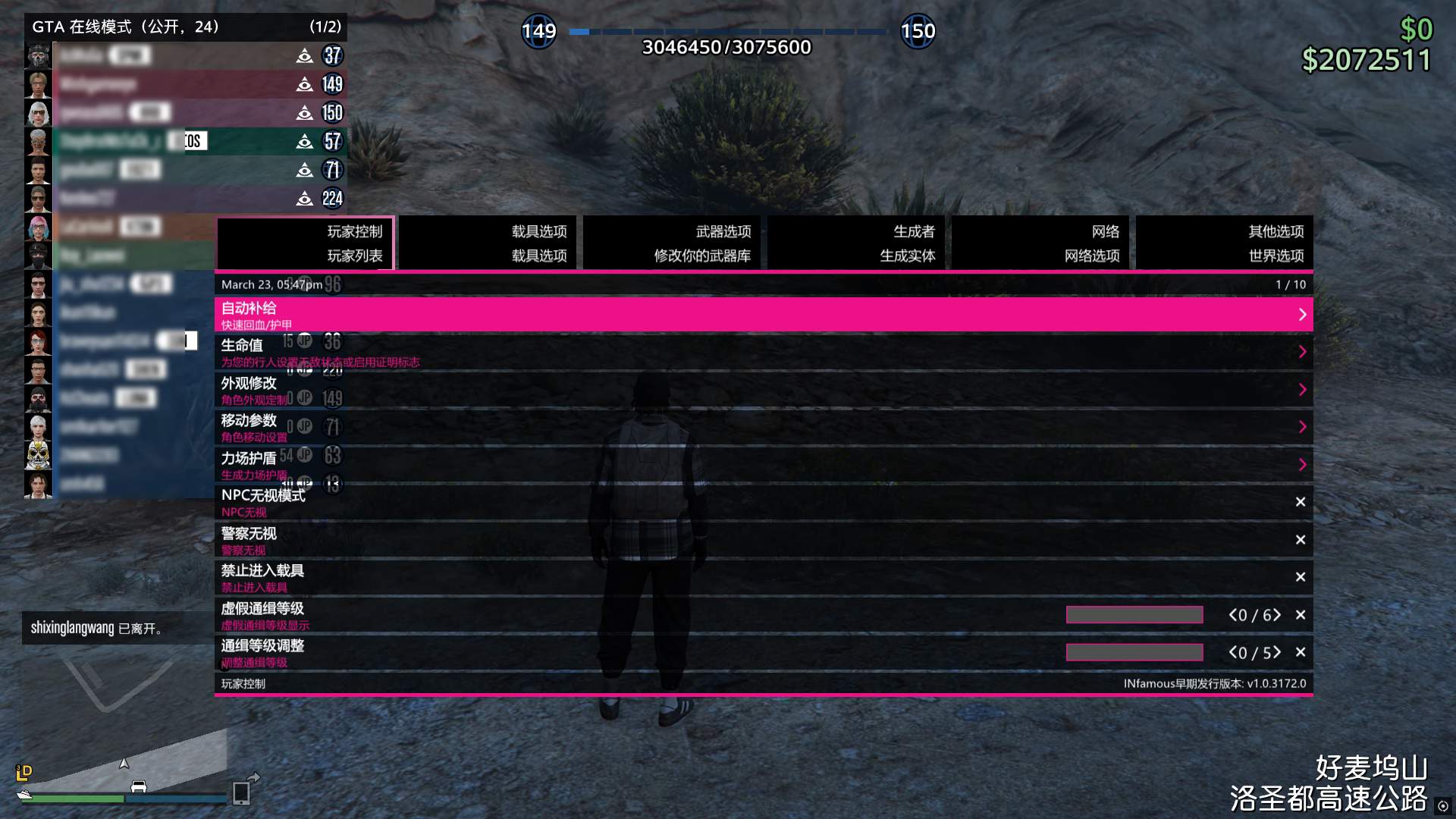Open the 移动参数 settings
Screen dimensions: 1456x819
763,427
